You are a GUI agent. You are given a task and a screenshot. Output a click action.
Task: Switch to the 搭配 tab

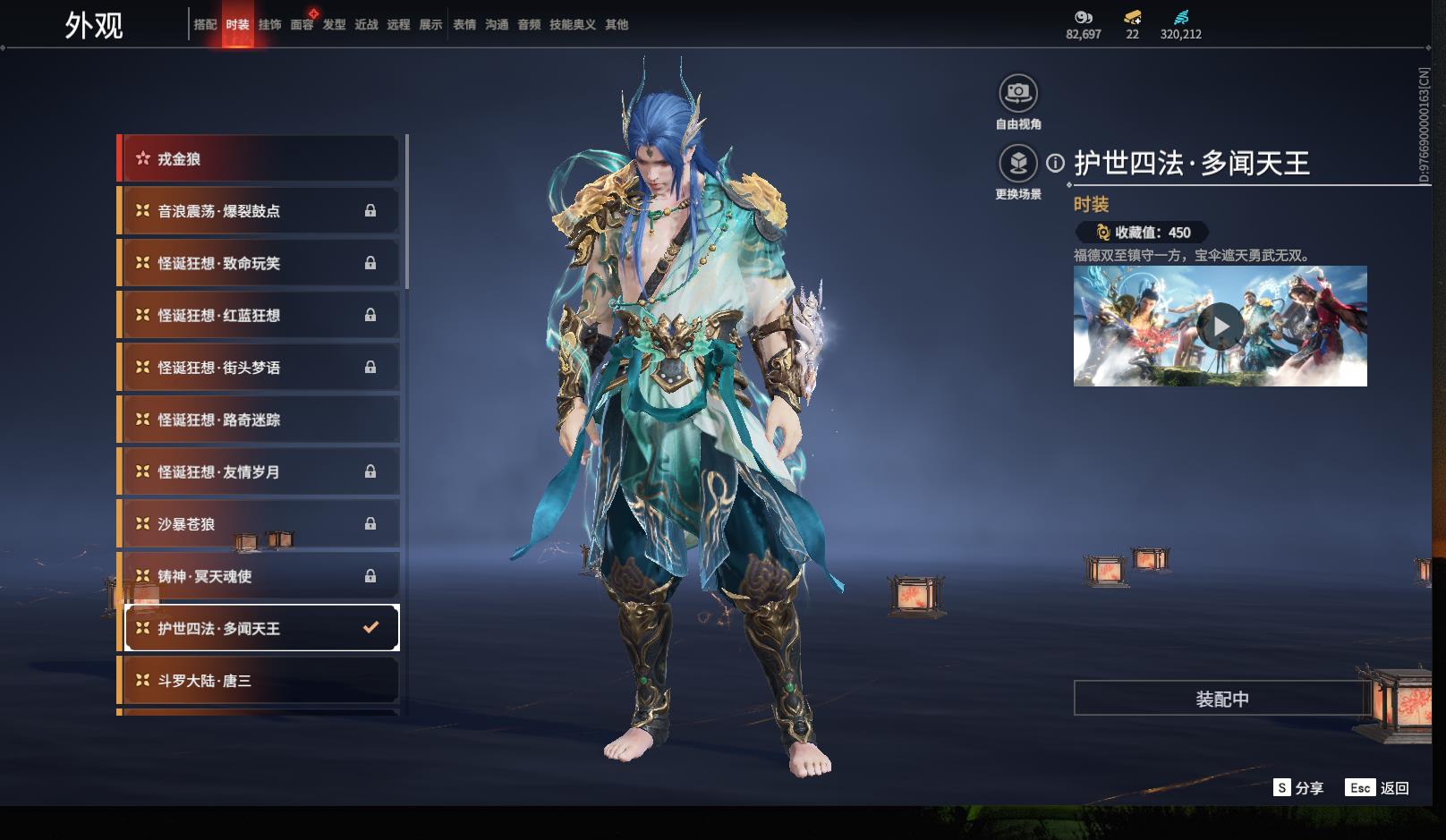point(205,25)
